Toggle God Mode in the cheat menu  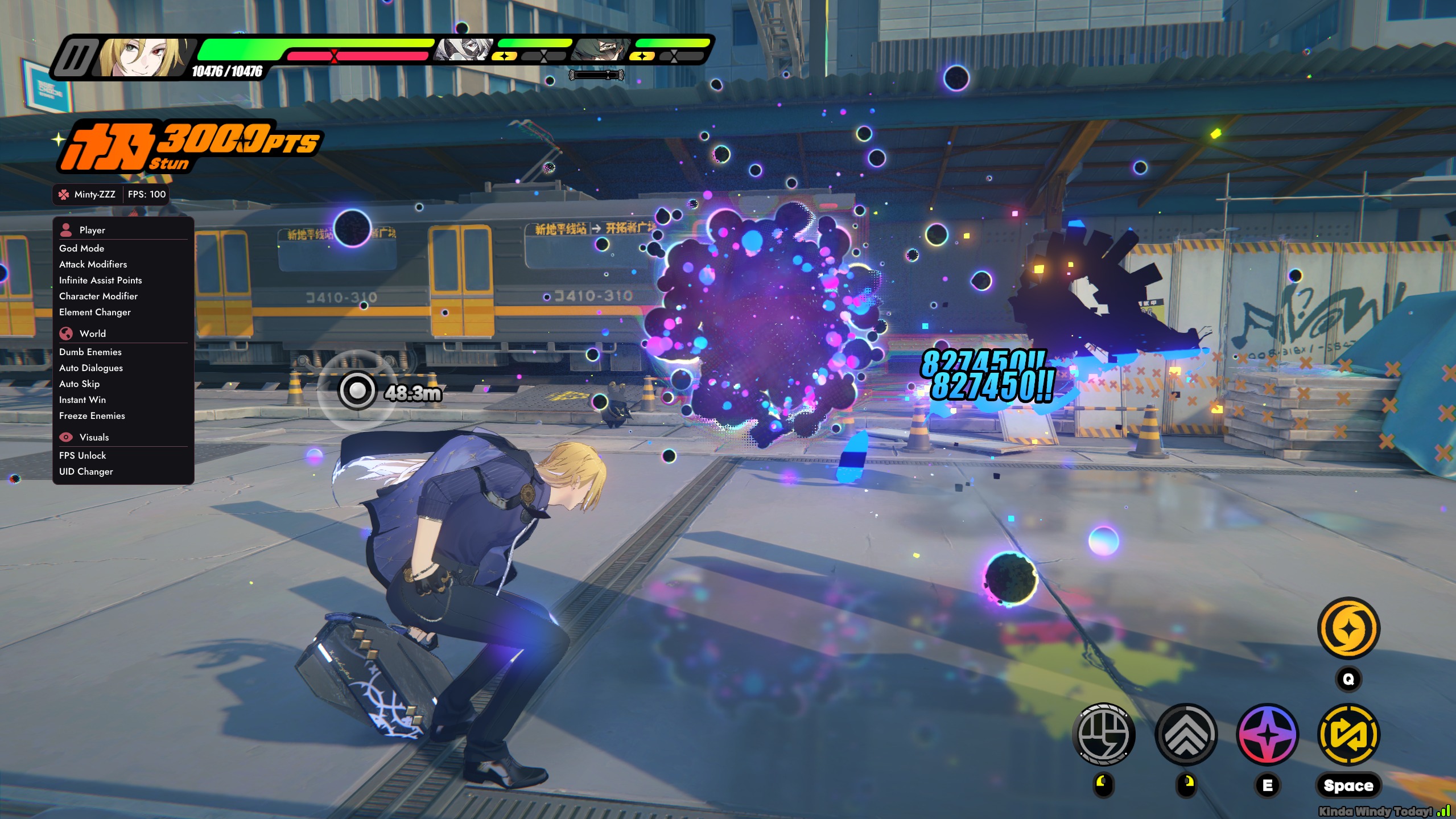(82, 248)
